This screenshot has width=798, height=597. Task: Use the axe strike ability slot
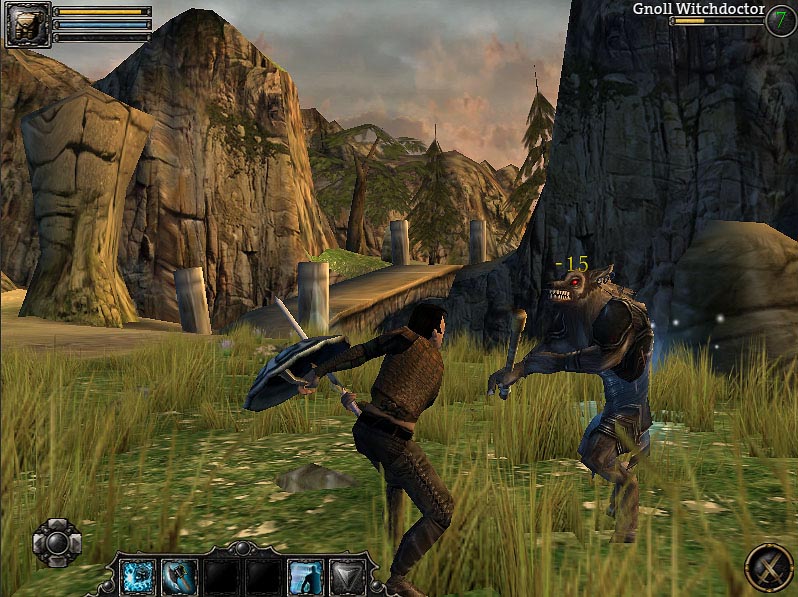pos(177,576)
